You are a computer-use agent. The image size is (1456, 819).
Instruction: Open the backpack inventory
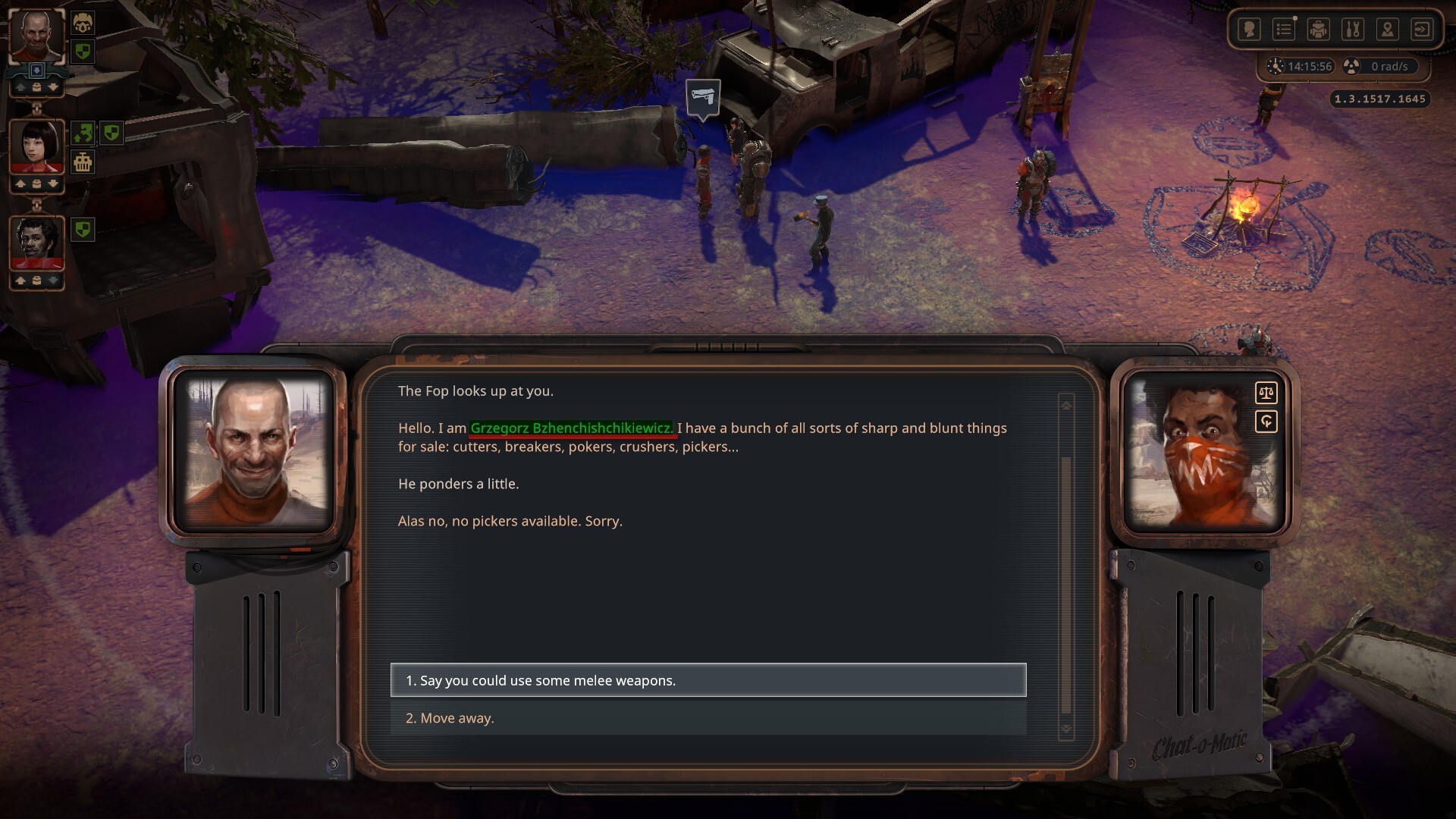[x=1319, y=30]
